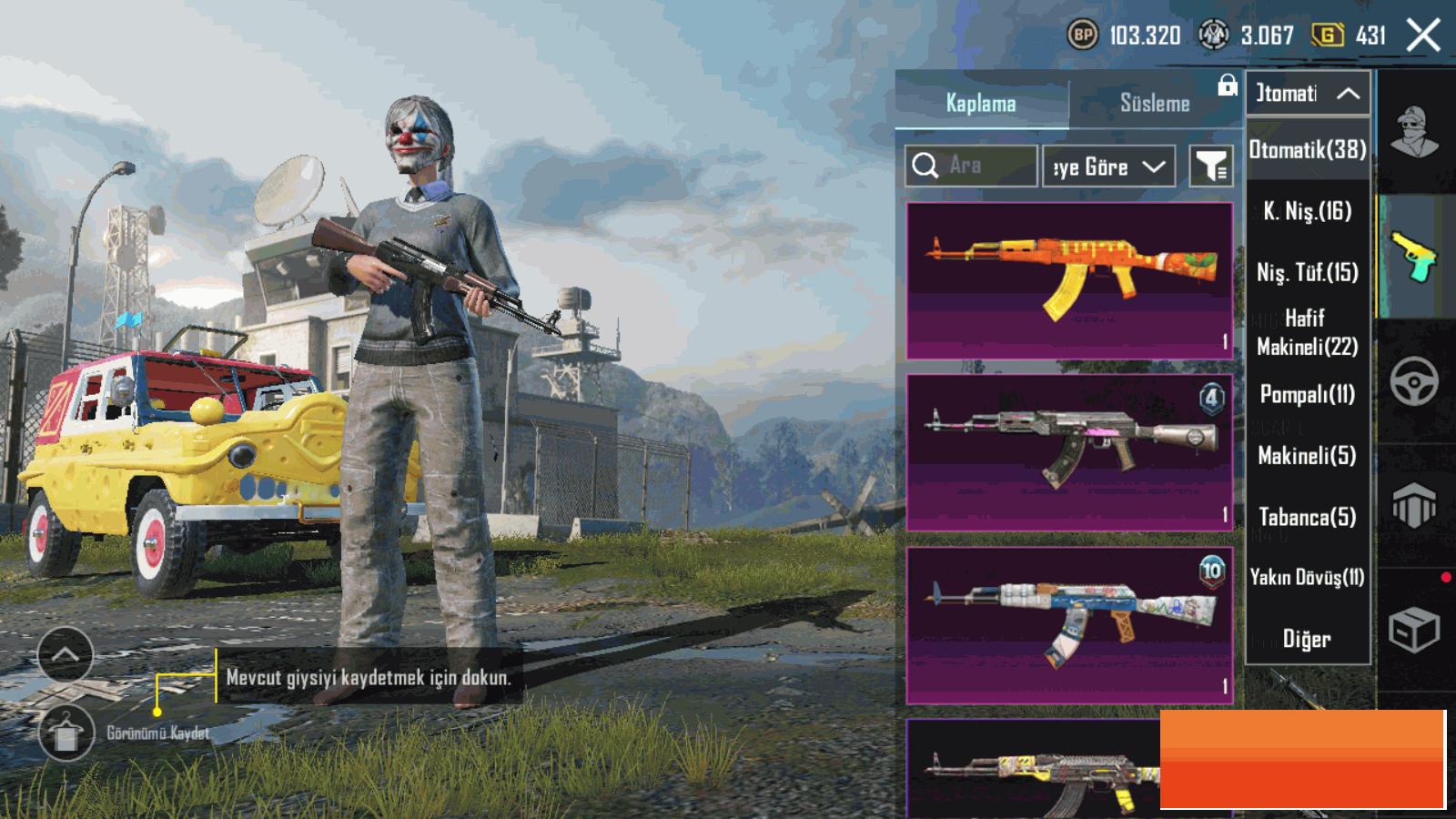The height and width of the screenshot is (819, 1456).
Task: Choose the Otomatik(38) category
Action: pos(1308,150)
